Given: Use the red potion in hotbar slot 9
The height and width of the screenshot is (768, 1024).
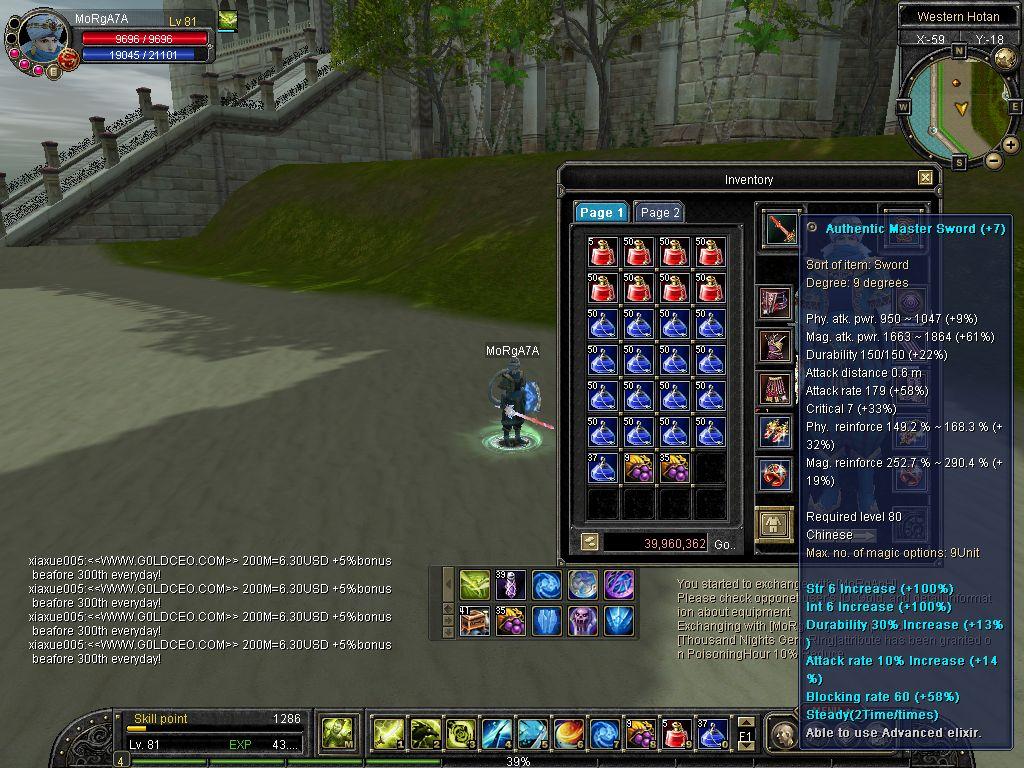Looking at the screenshot, I should [676, 734].
